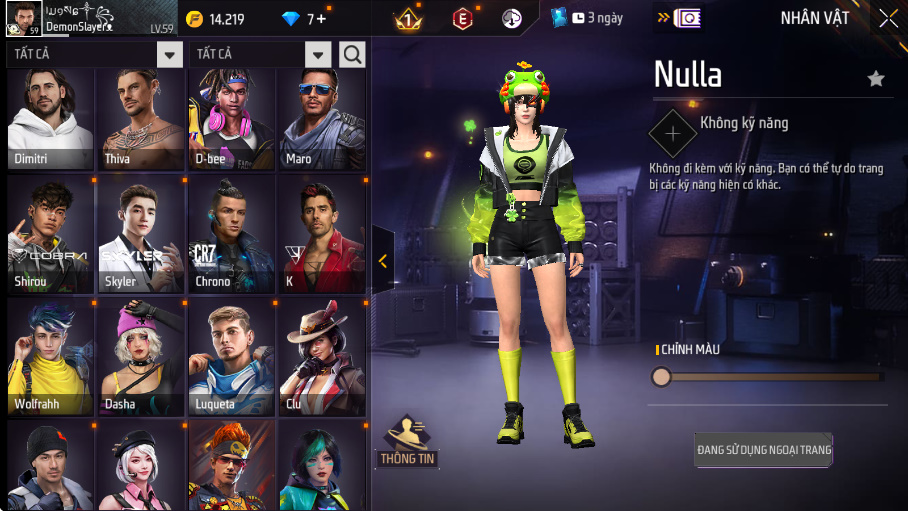908x511 pixels.
Task: Pick the Clu character card
Action: 322,358
